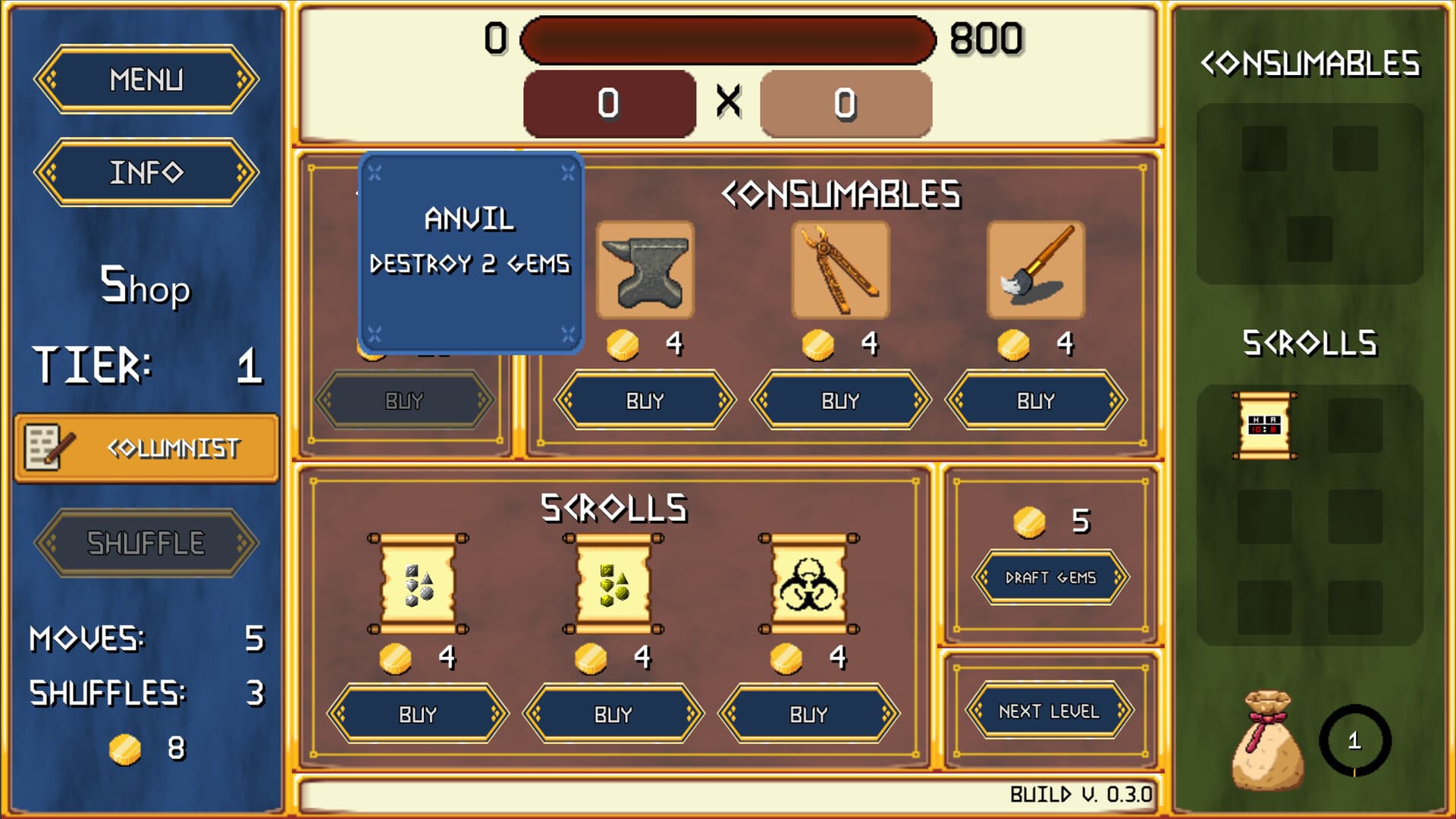1456x819 pixels.
Task: Select the Anvil consumable icon
Action: click(x=644, y=269)
